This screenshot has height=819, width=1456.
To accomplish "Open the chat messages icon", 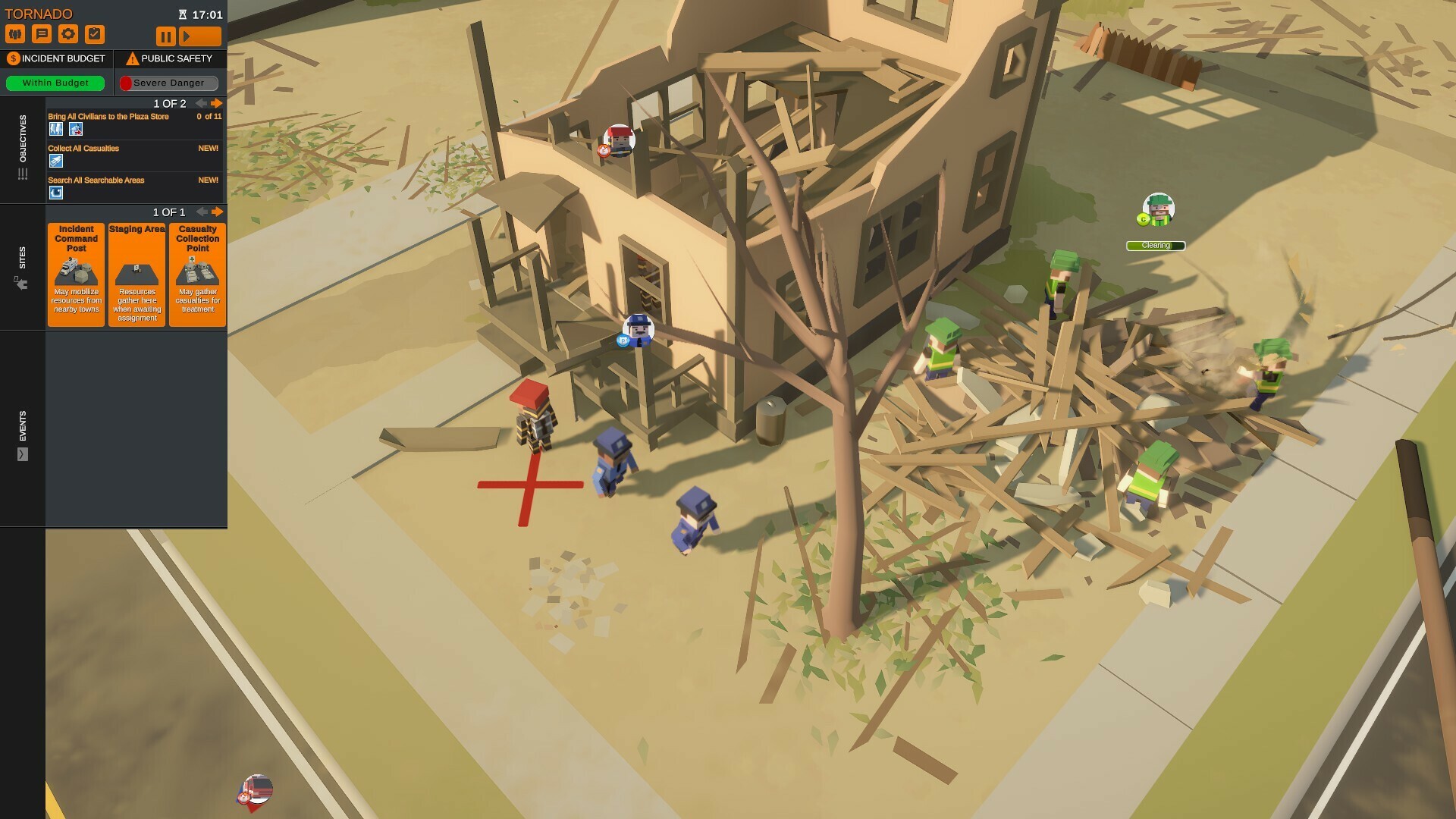I will (x=43, y=33).
